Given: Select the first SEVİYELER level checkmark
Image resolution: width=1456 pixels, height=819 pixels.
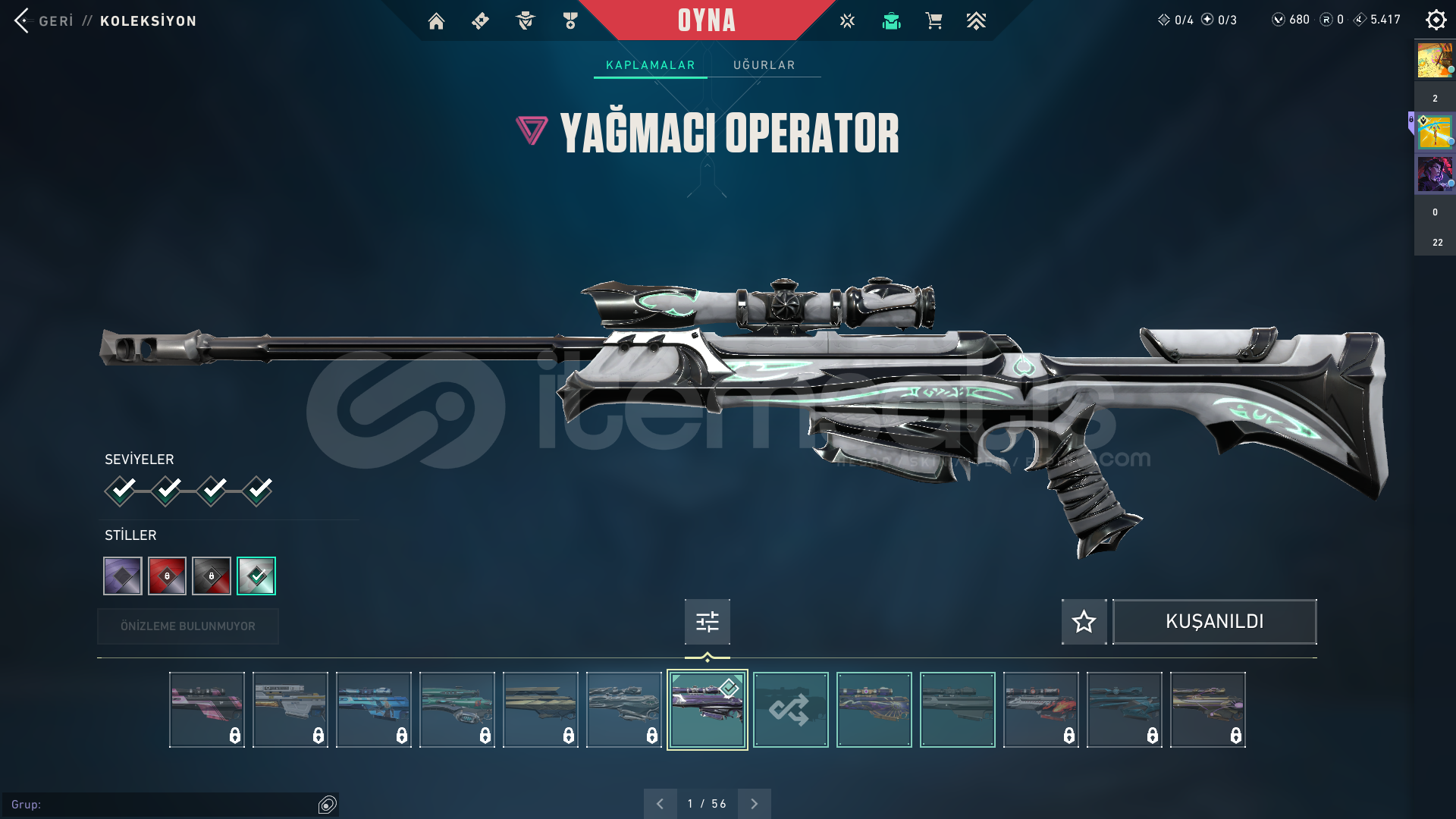Looking at the screenshot, I should (x=121, y=490).
